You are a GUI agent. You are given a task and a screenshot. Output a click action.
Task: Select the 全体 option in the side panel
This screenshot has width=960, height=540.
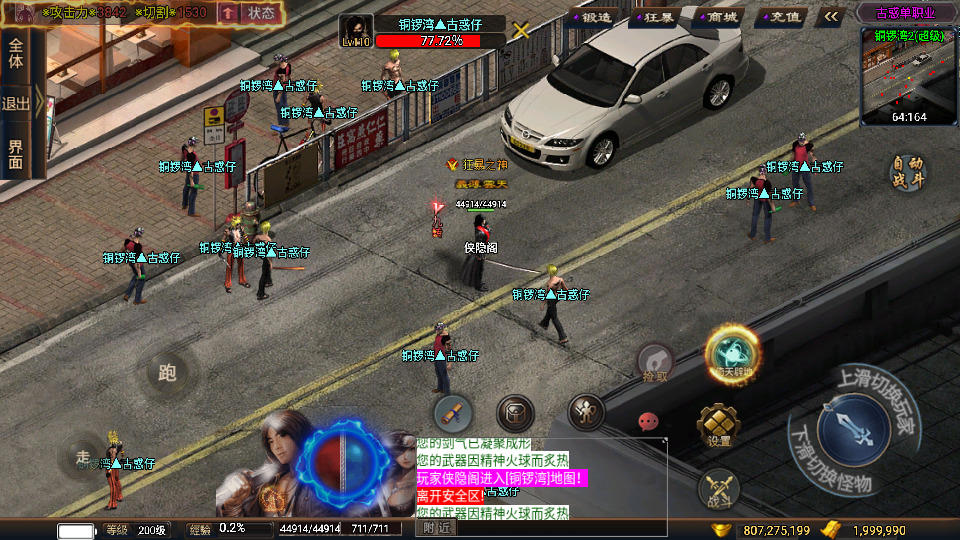click(16, 54)
